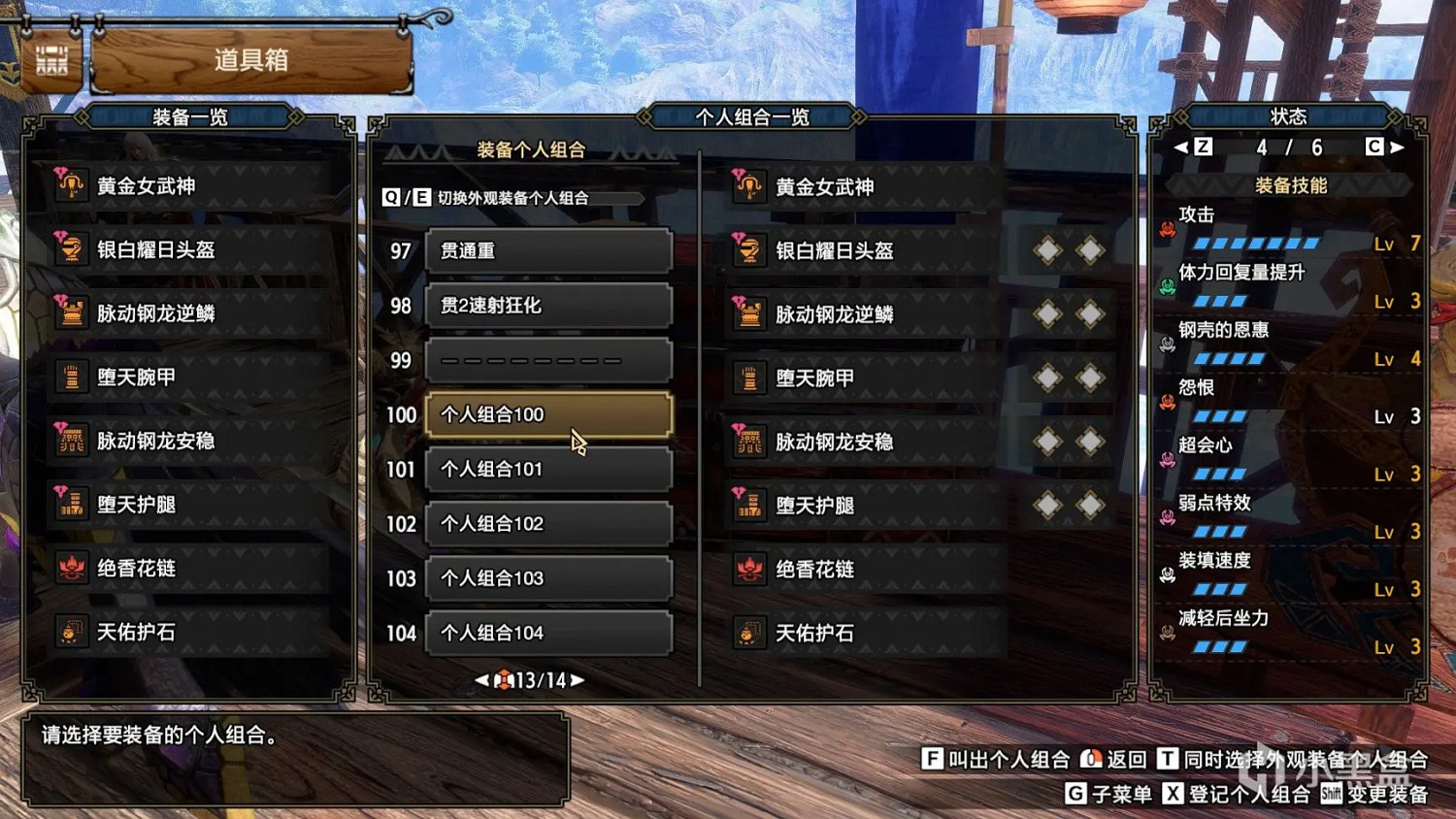Image resolution: width=1456 pixels, height=819 pixels.
Task: Select the 脉动钢龙安稳 waist armor icon
Action: 70,442
